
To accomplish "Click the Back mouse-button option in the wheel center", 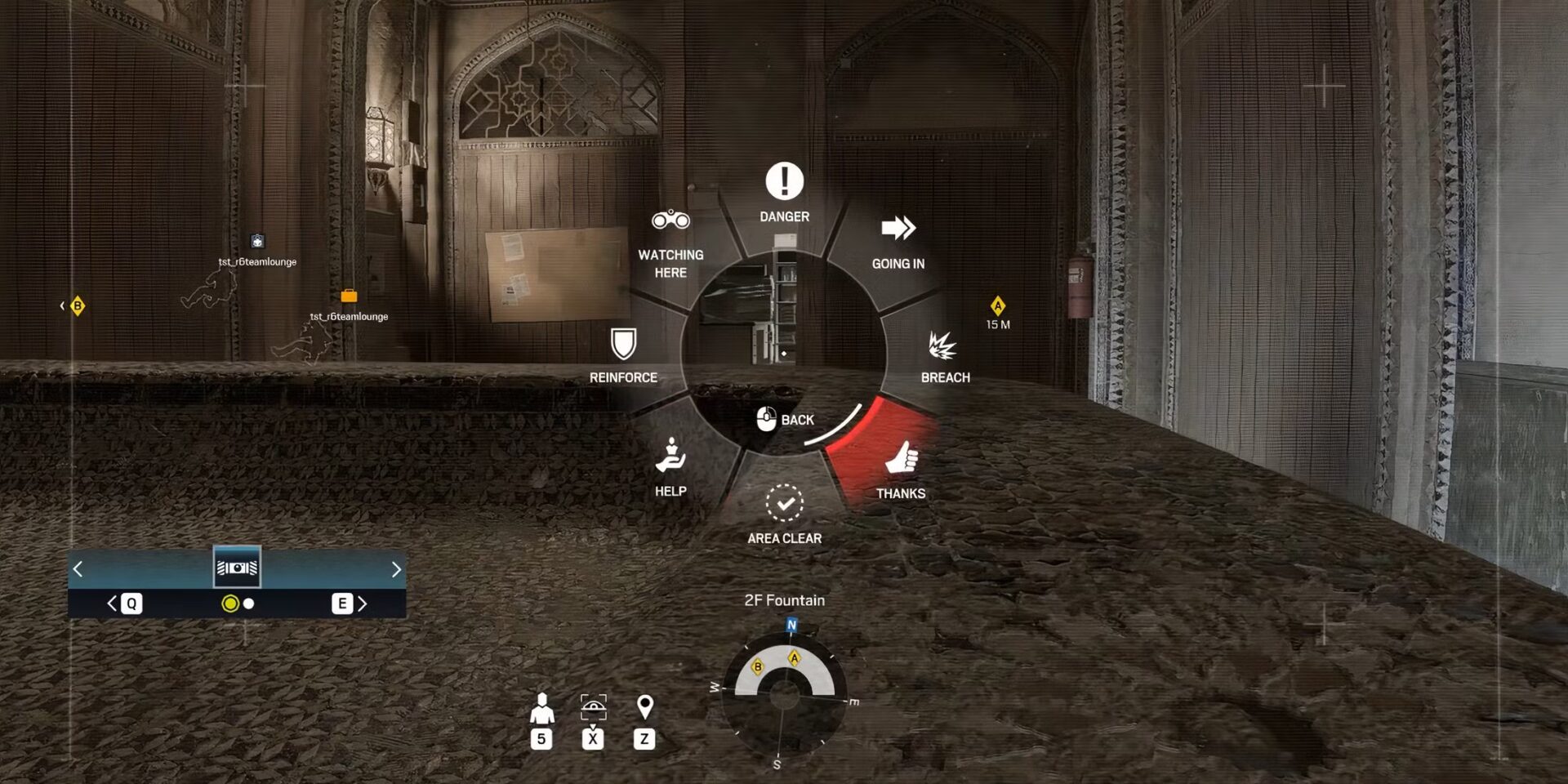I will 782,419.
